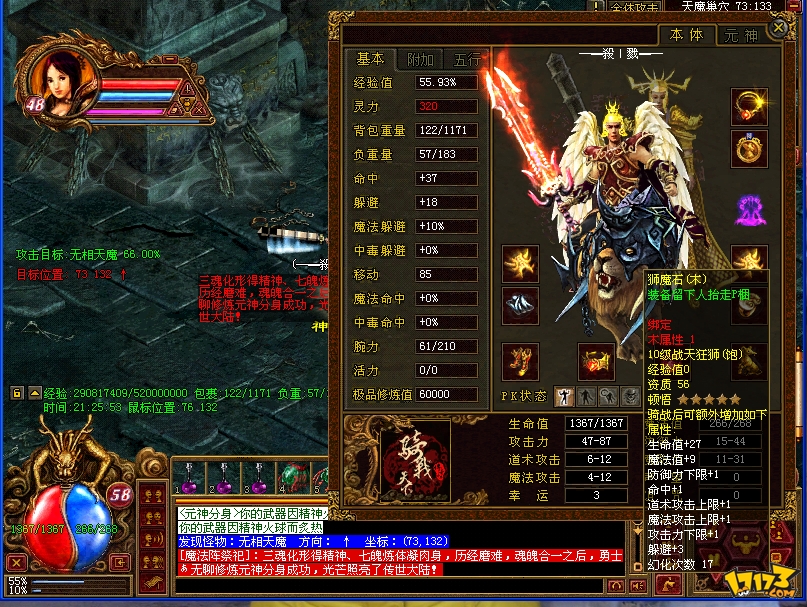Select the golden claw slot above the gauntlet

(x=520, y=263)
